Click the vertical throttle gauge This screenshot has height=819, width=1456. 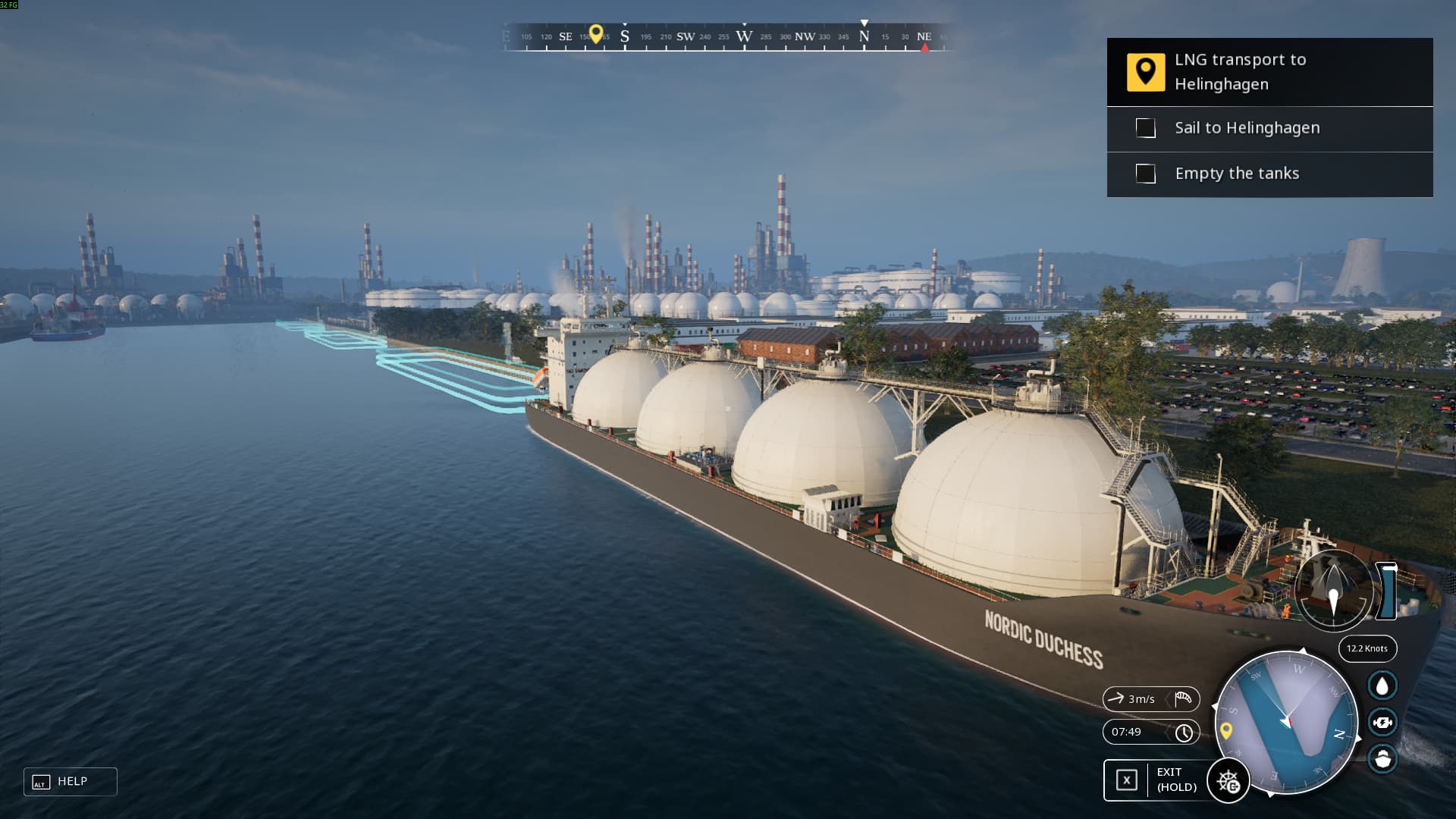tap(1387, 591)
